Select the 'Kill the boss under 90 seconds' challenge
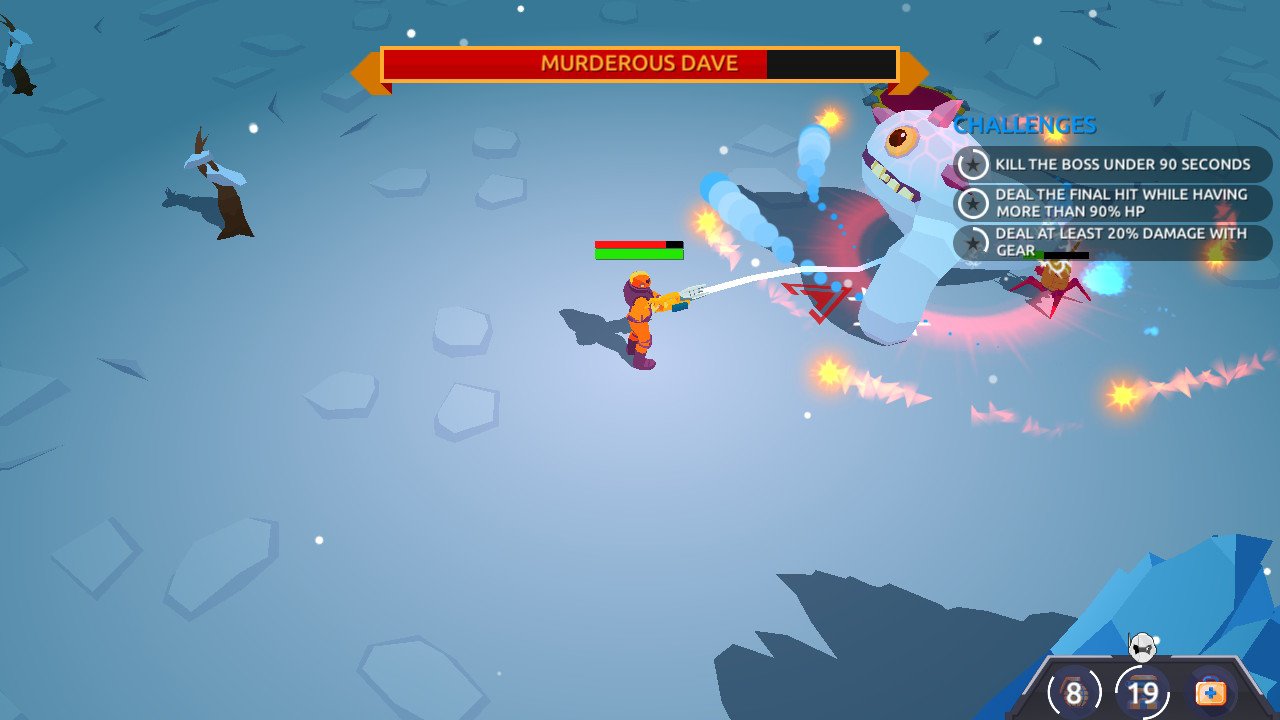This screenshot has width=1280, height=720. [x=1112, y=164]
